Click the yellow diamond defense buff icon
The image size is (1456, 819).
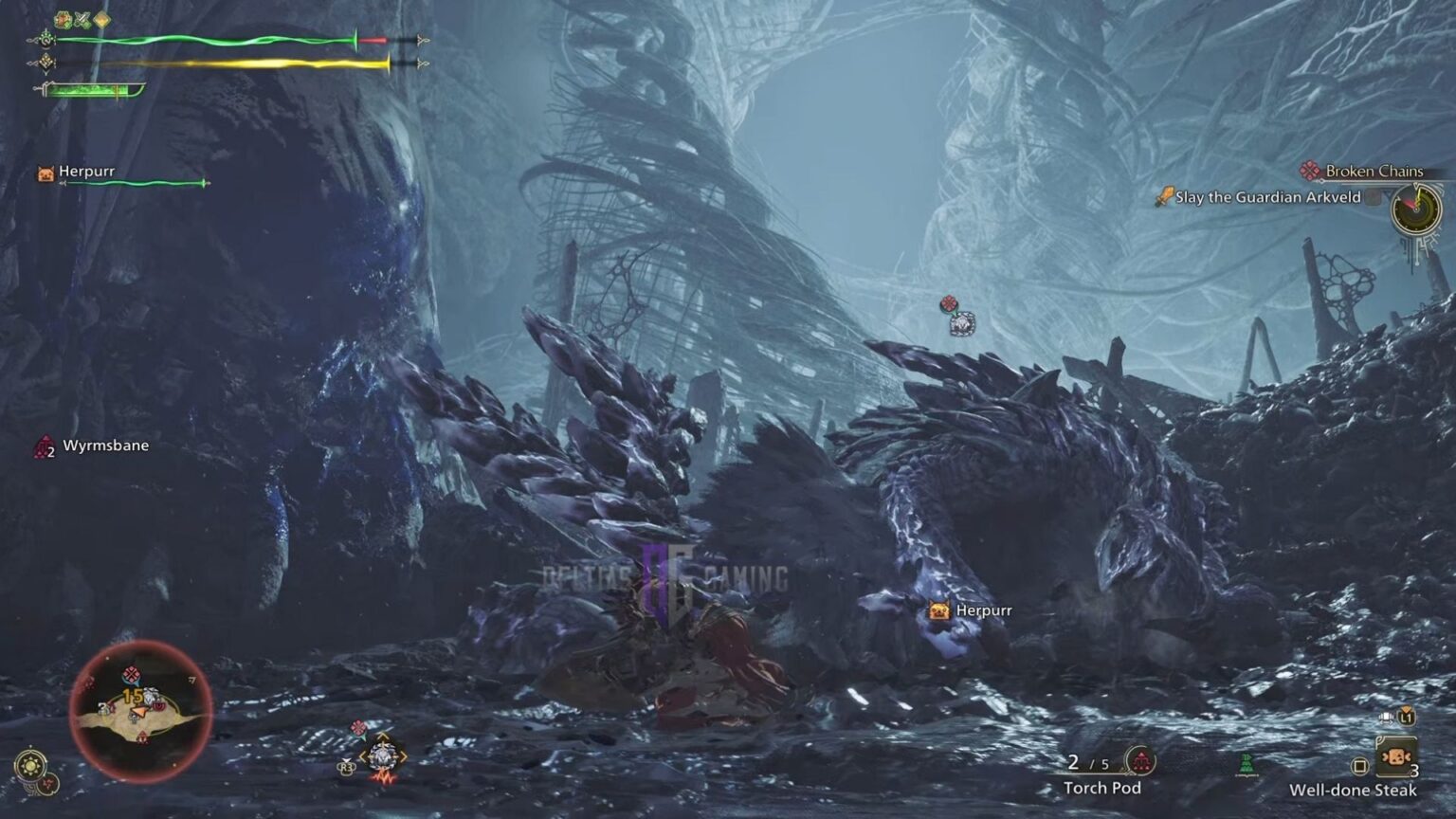pyautogui.click(x=101, y=19)
